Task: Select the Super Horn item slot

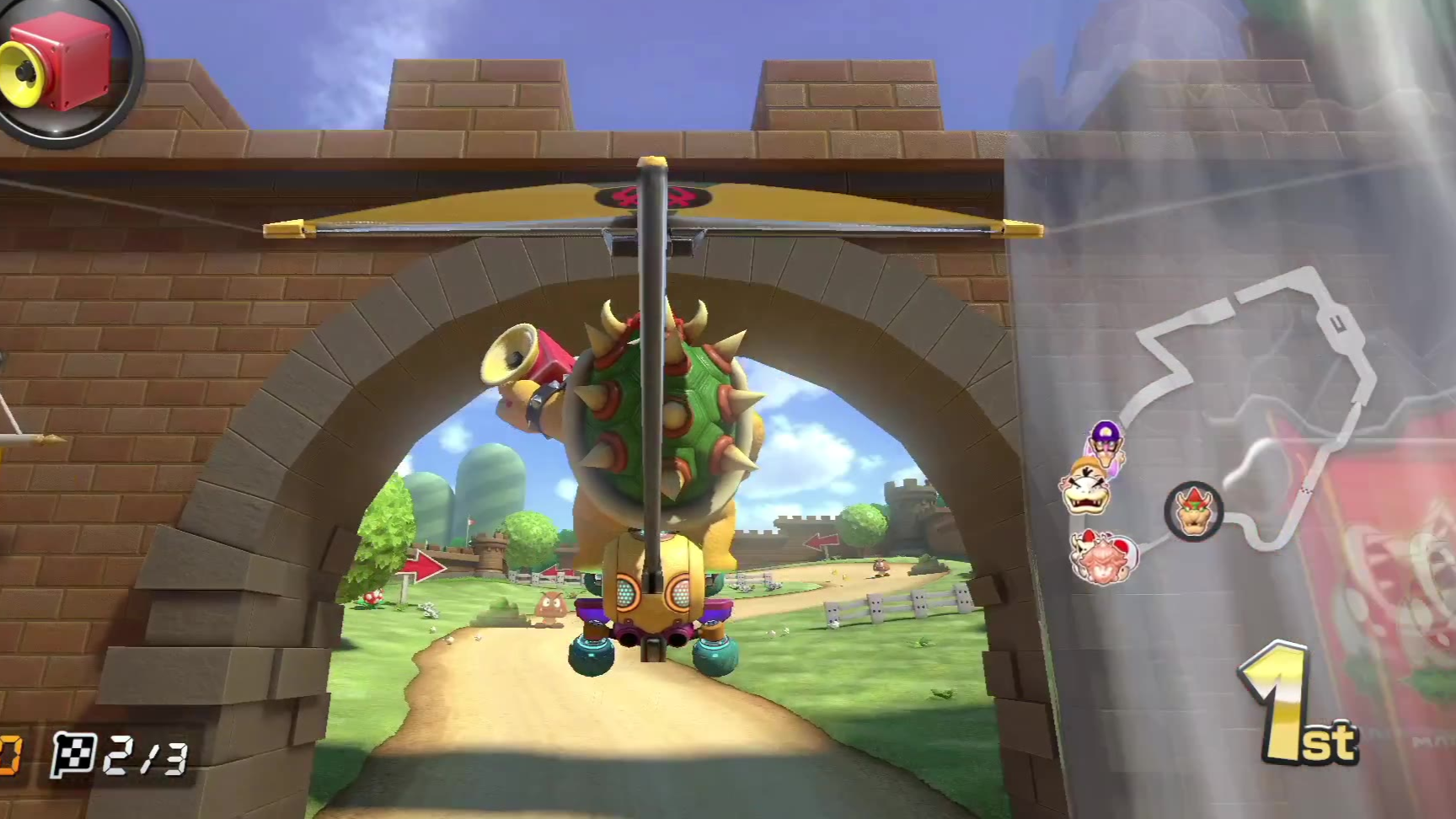Action: 59,63
